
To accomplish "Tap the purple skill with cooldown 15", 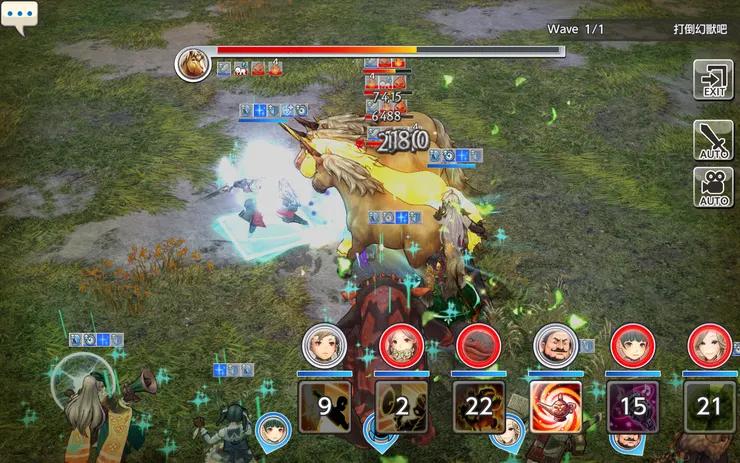I will point(633,407).
